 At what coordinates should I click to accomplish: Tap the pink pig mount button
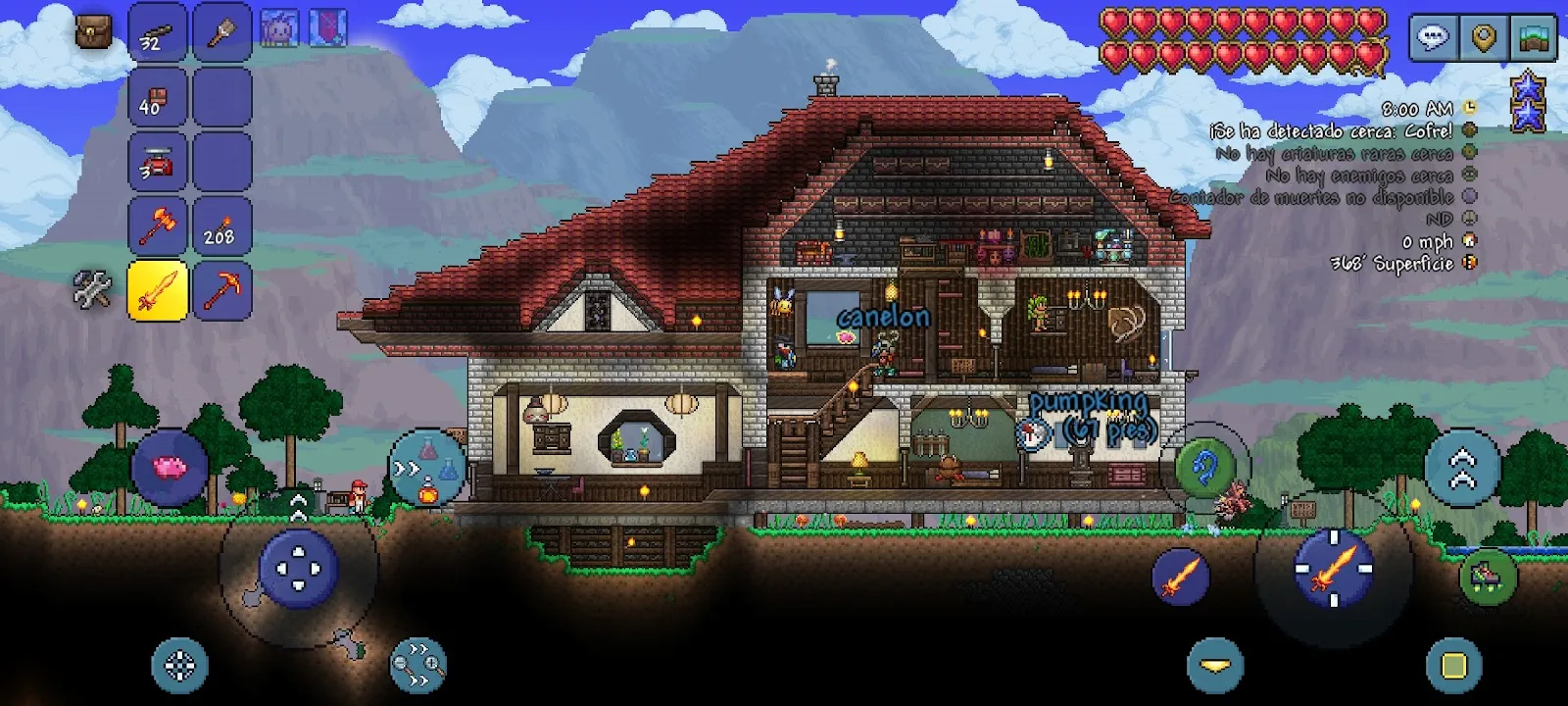tap(170, 467)
